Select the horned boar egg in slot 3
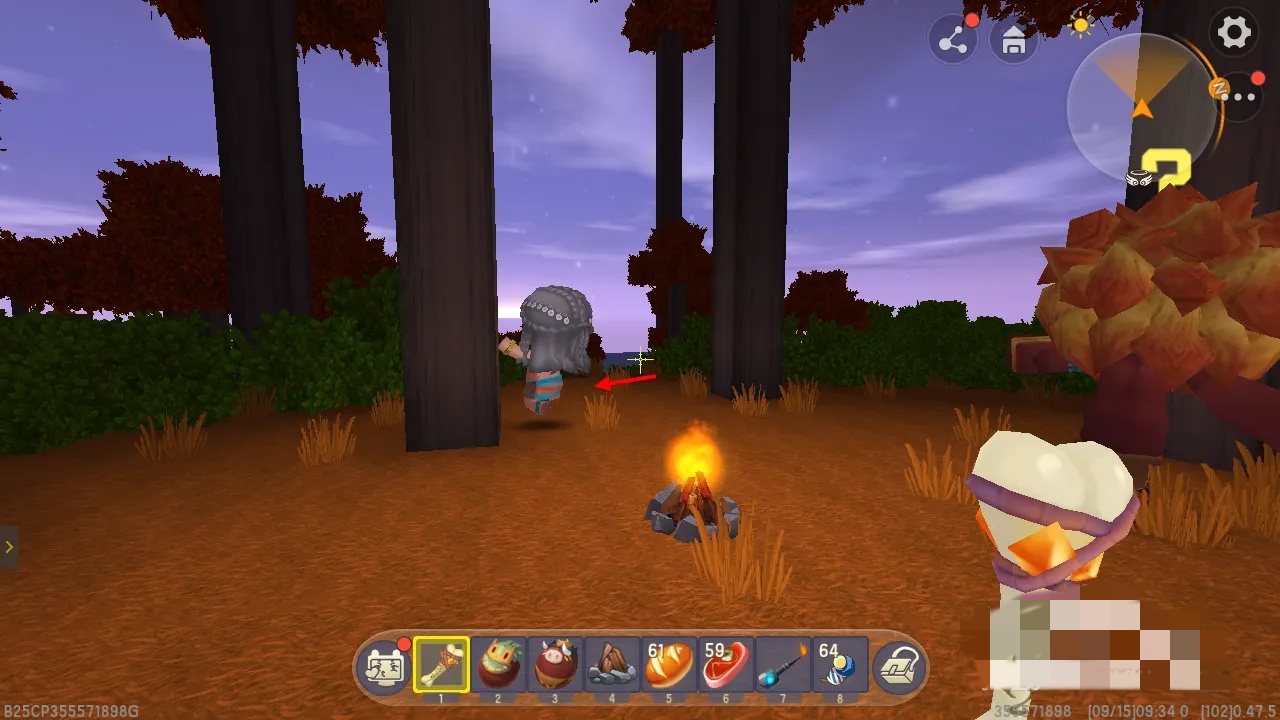 (555, 664)
